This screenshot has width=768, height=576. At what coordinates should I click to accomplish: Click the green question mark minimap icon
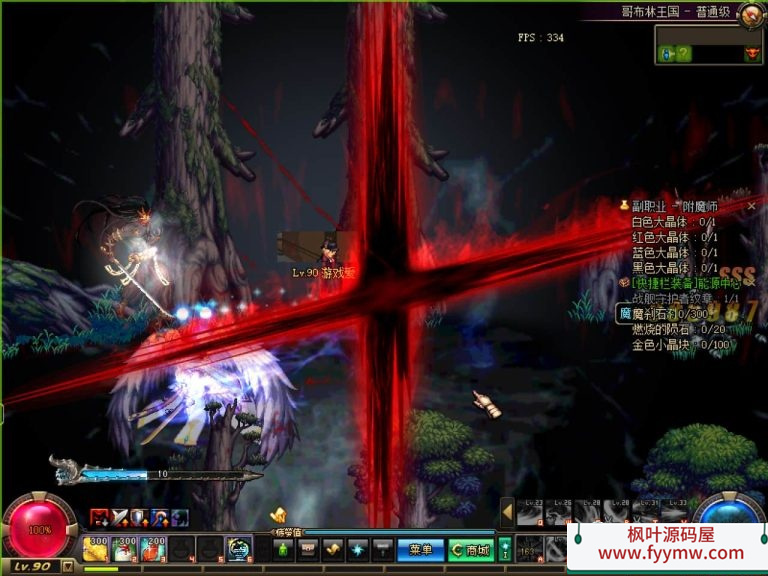click(x=683, y=54)
